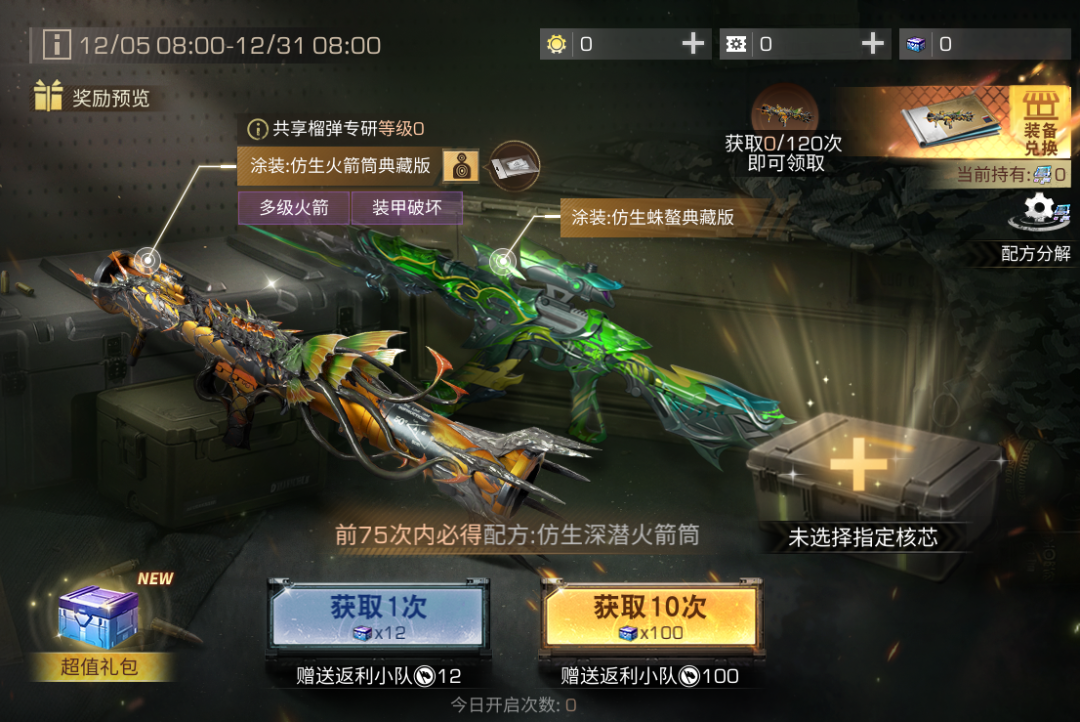Open 奖励预览 reward preview
Viewport: 1080px width, 722px height.
(92, 97)
